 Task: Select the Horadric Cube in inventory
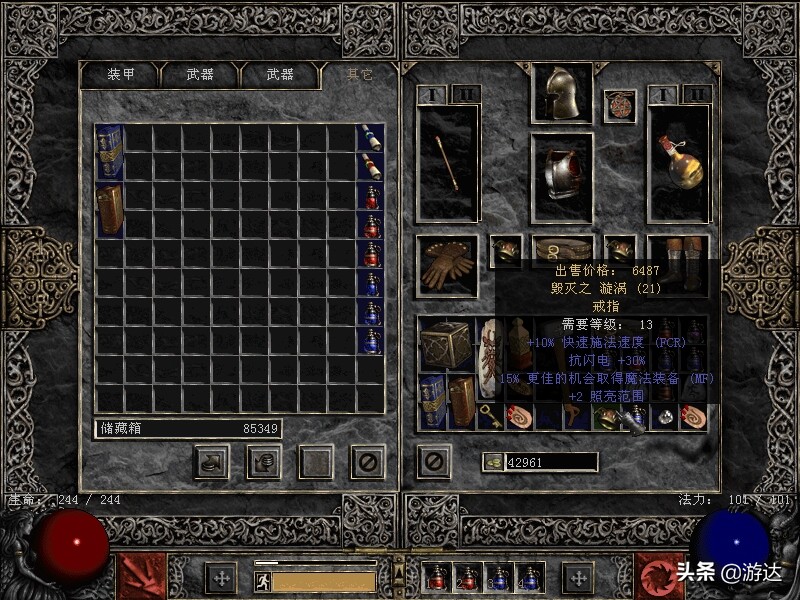(x=445, y=345)
